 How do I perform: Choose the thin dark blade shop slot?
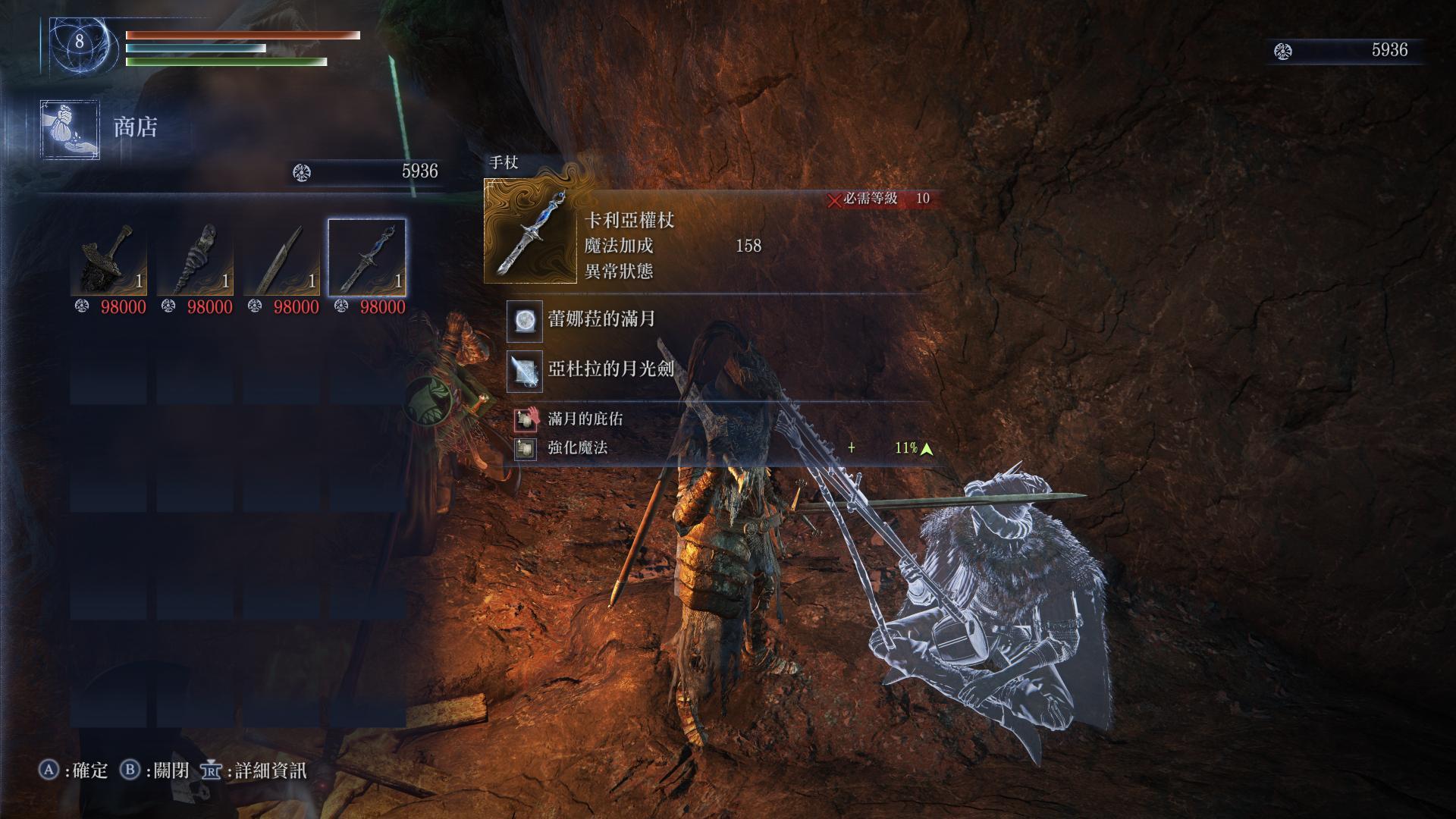click(281, 258)
